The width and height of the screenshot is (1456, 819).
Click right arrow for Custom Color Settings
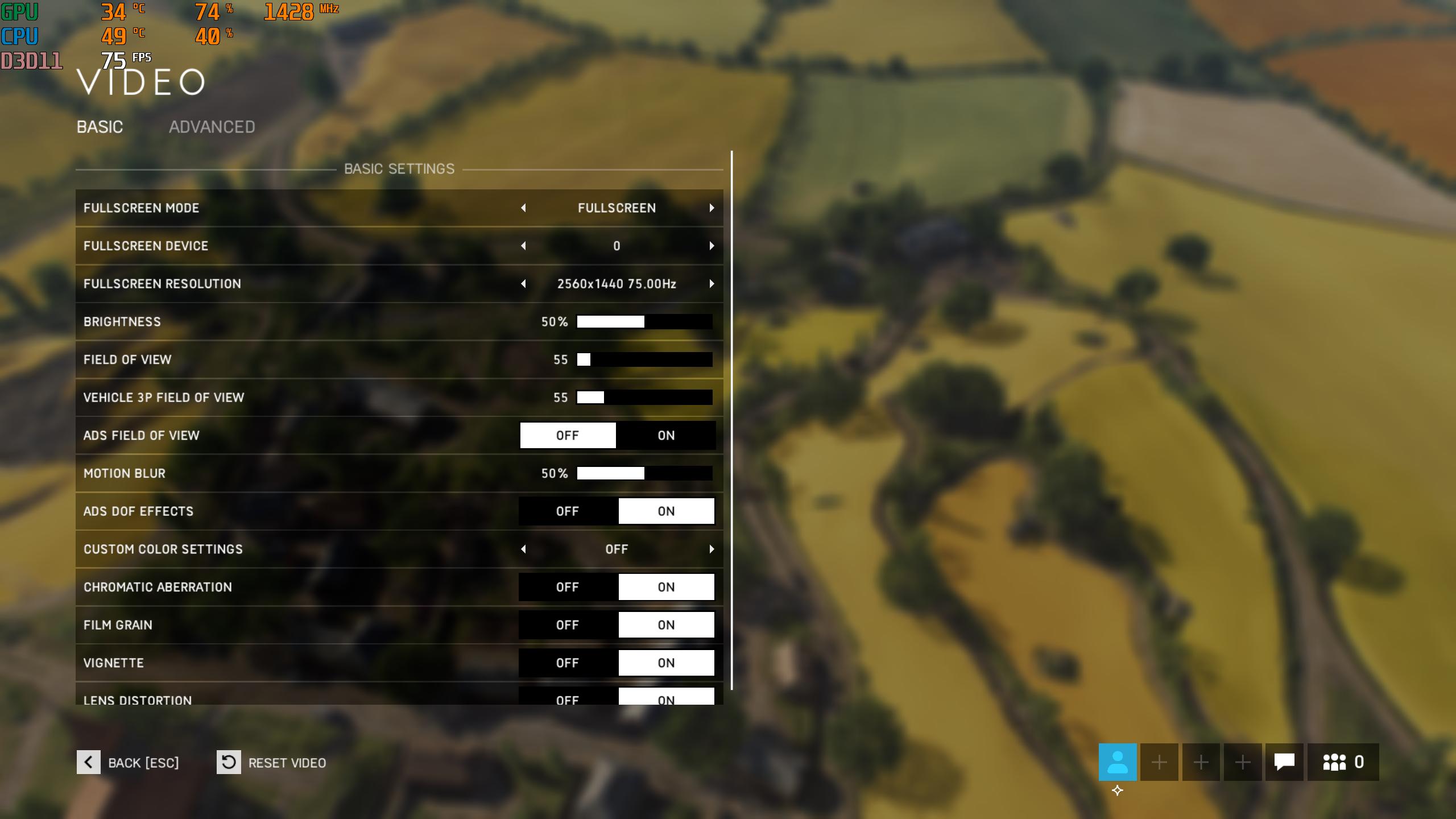pyautogui.click(x=712, y=549)
